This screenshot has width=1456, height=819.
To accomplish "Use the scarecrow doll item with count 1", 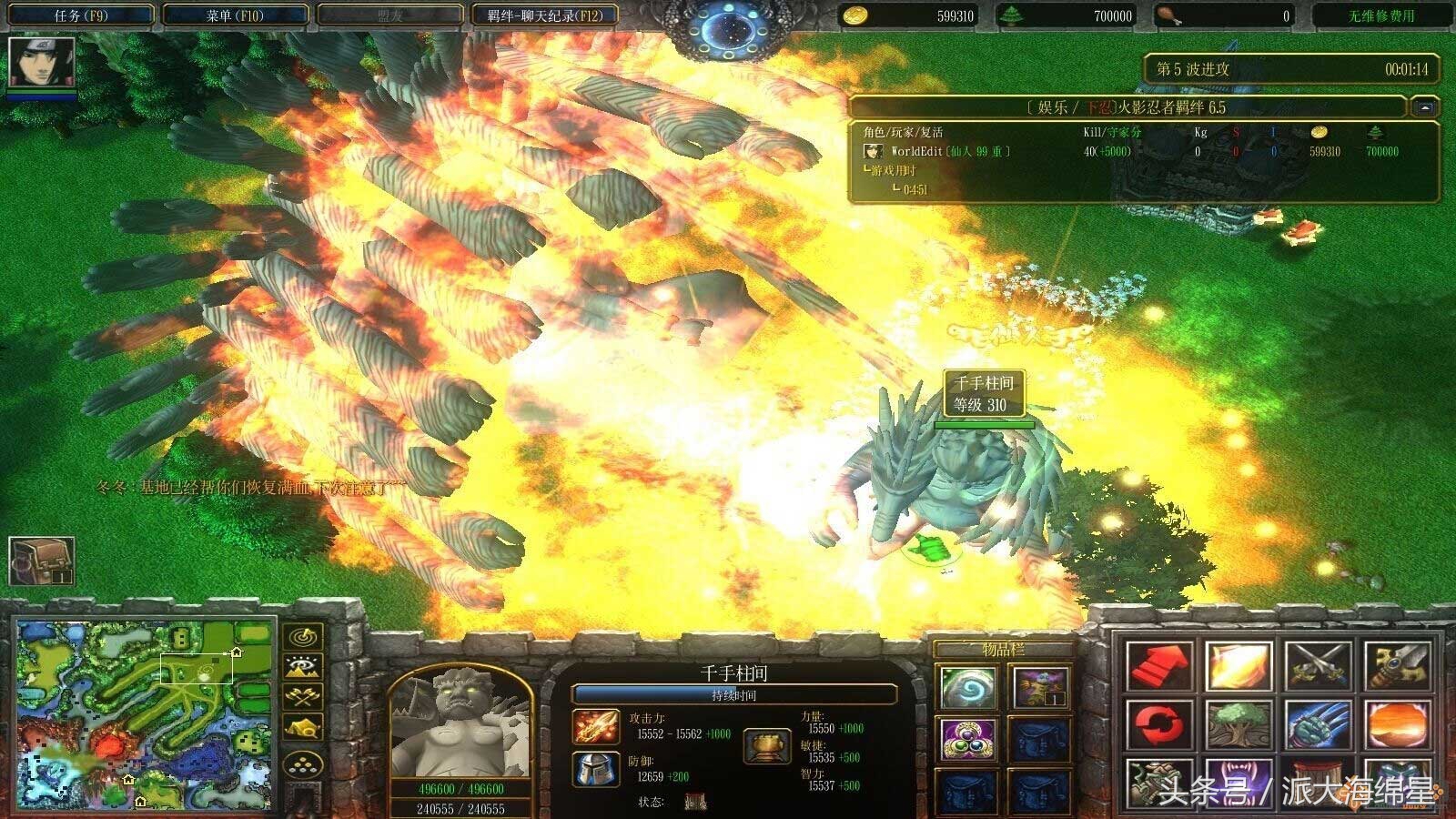I will 1040,687.
